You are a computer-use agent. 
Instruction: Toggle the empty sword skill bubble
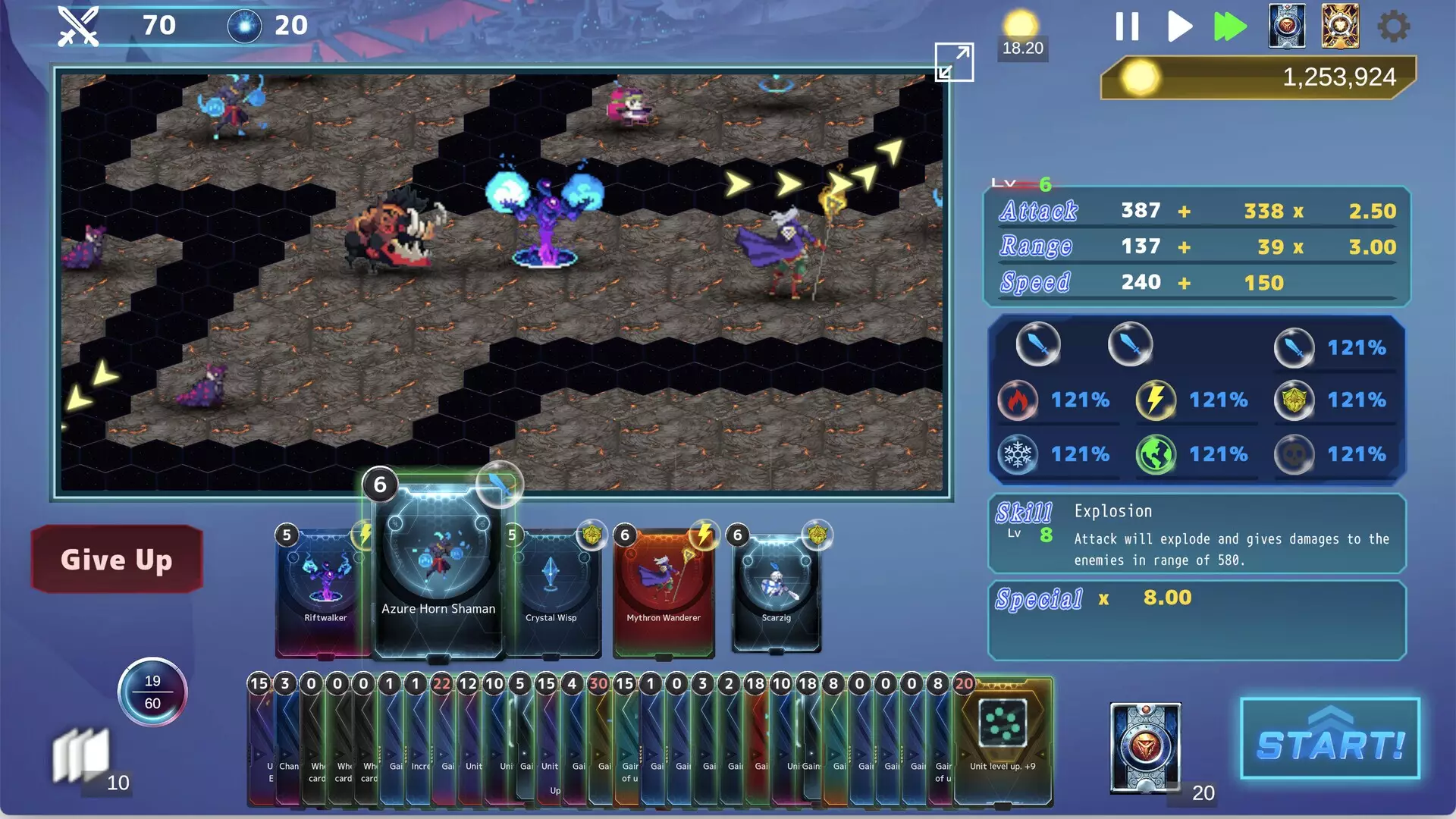click(x=1129, y=344)
